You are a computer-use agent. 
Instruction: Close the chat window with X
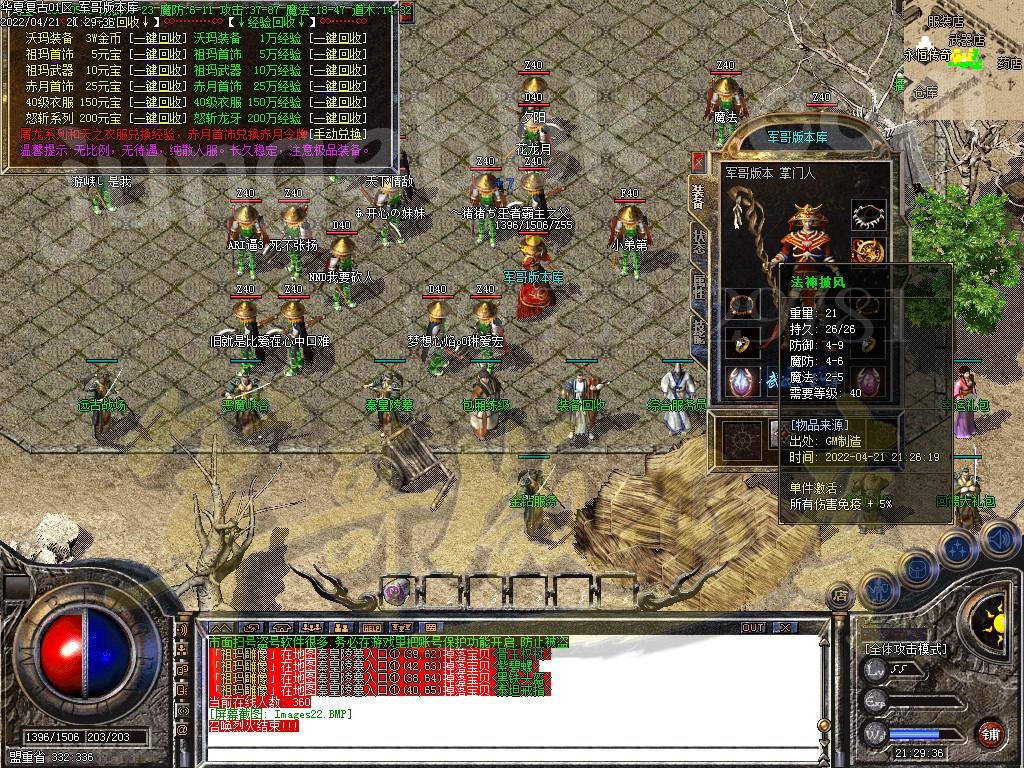[x=786, y=628]
